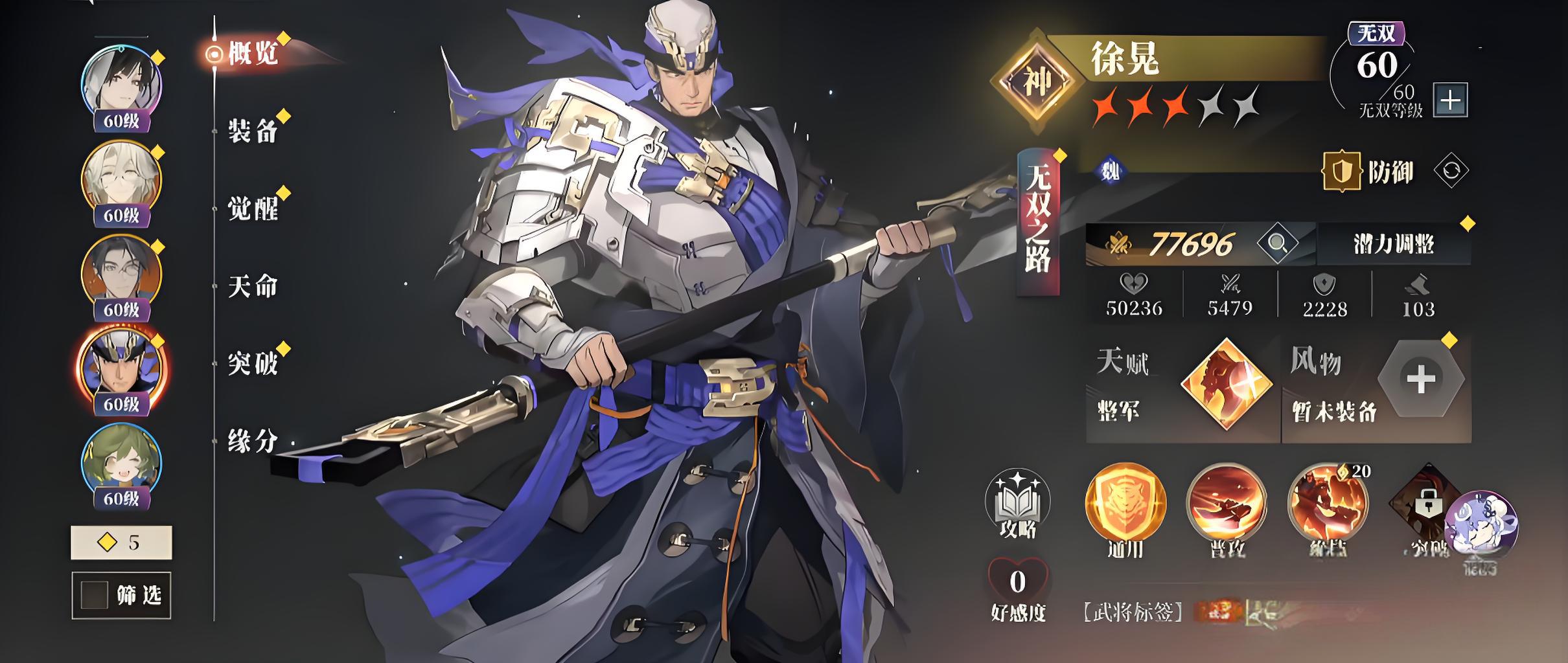Show the 缘分 bonds tab

pos(253,442)
